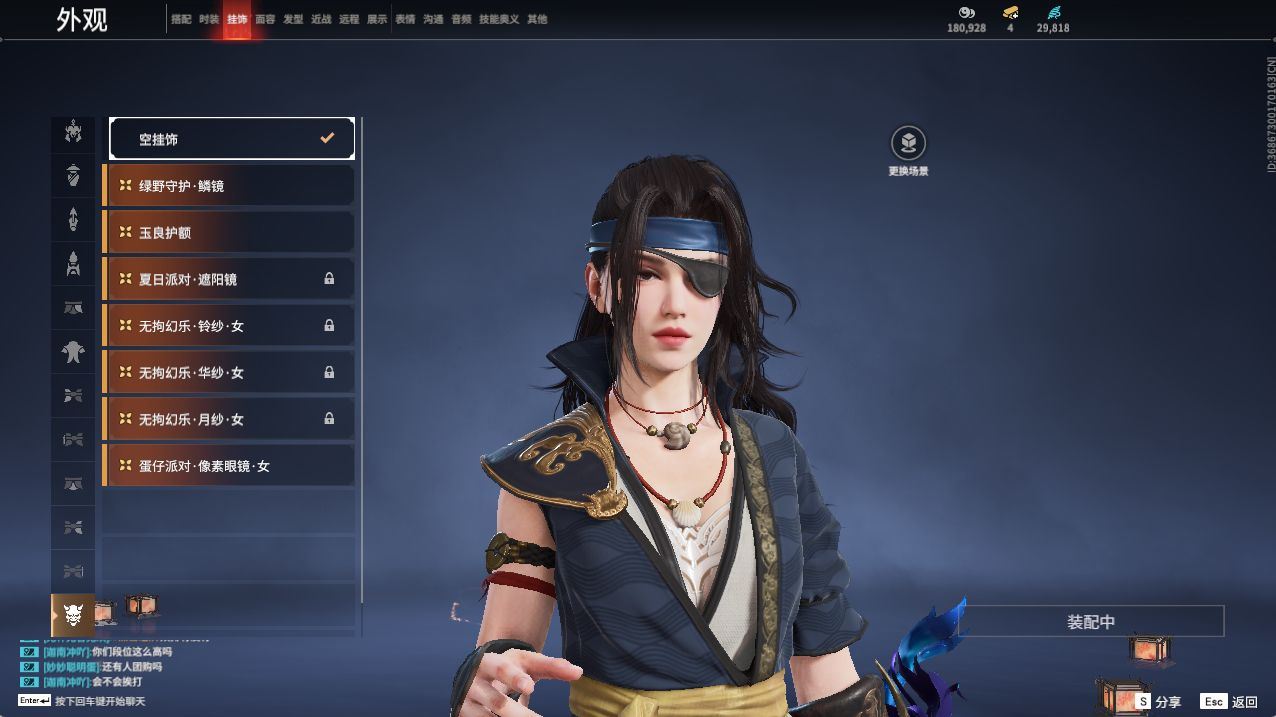This screenshot has height=717, width=1276.
Task: Show the 表情 emote tab
Action: click(x=405, y=19)
